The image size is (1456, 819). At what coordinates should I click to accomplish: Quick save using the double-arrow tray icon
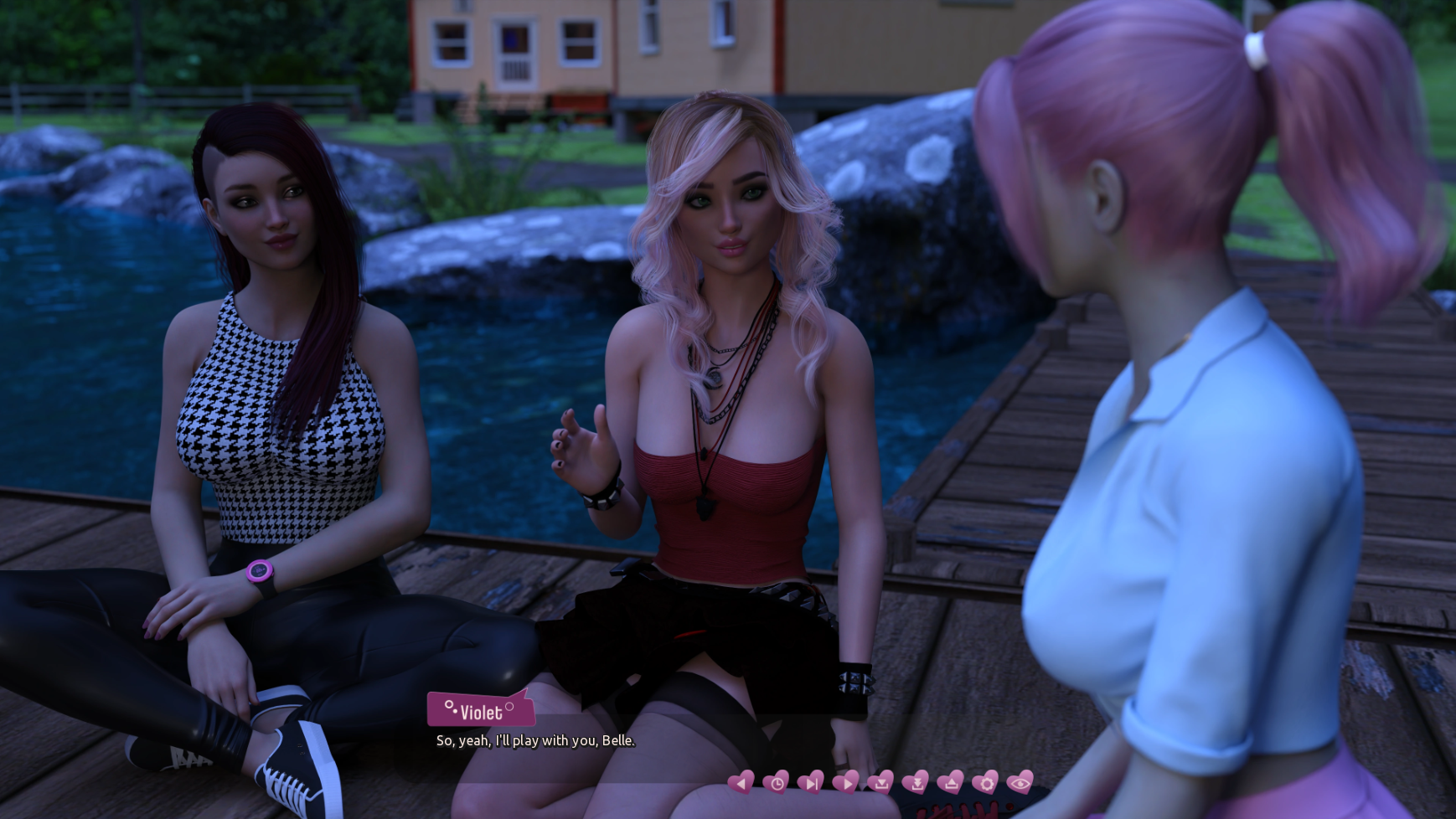[x=916, y=783]
